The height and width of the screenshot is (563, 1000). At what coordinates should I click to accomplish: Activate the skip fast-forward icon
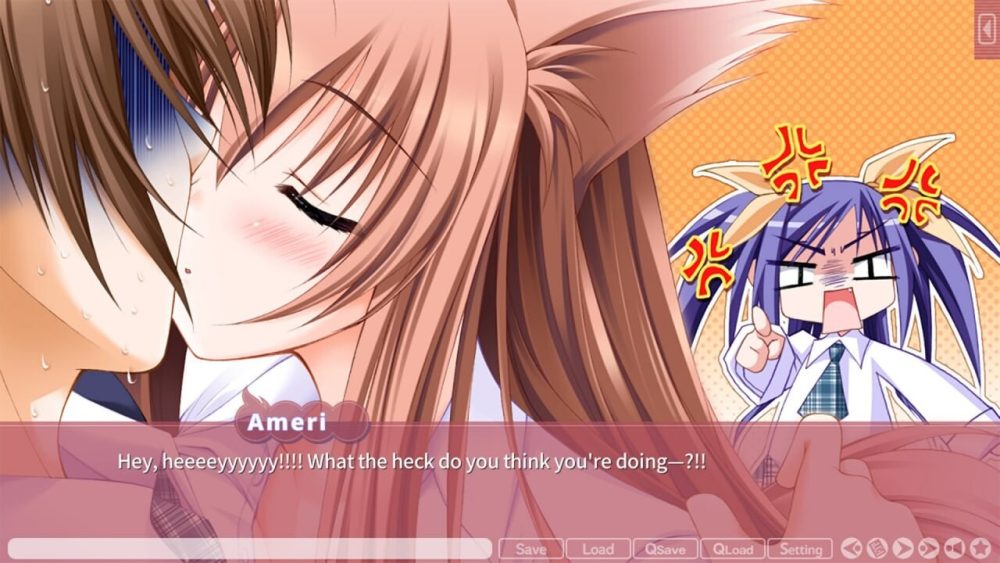tap(928, 548)
